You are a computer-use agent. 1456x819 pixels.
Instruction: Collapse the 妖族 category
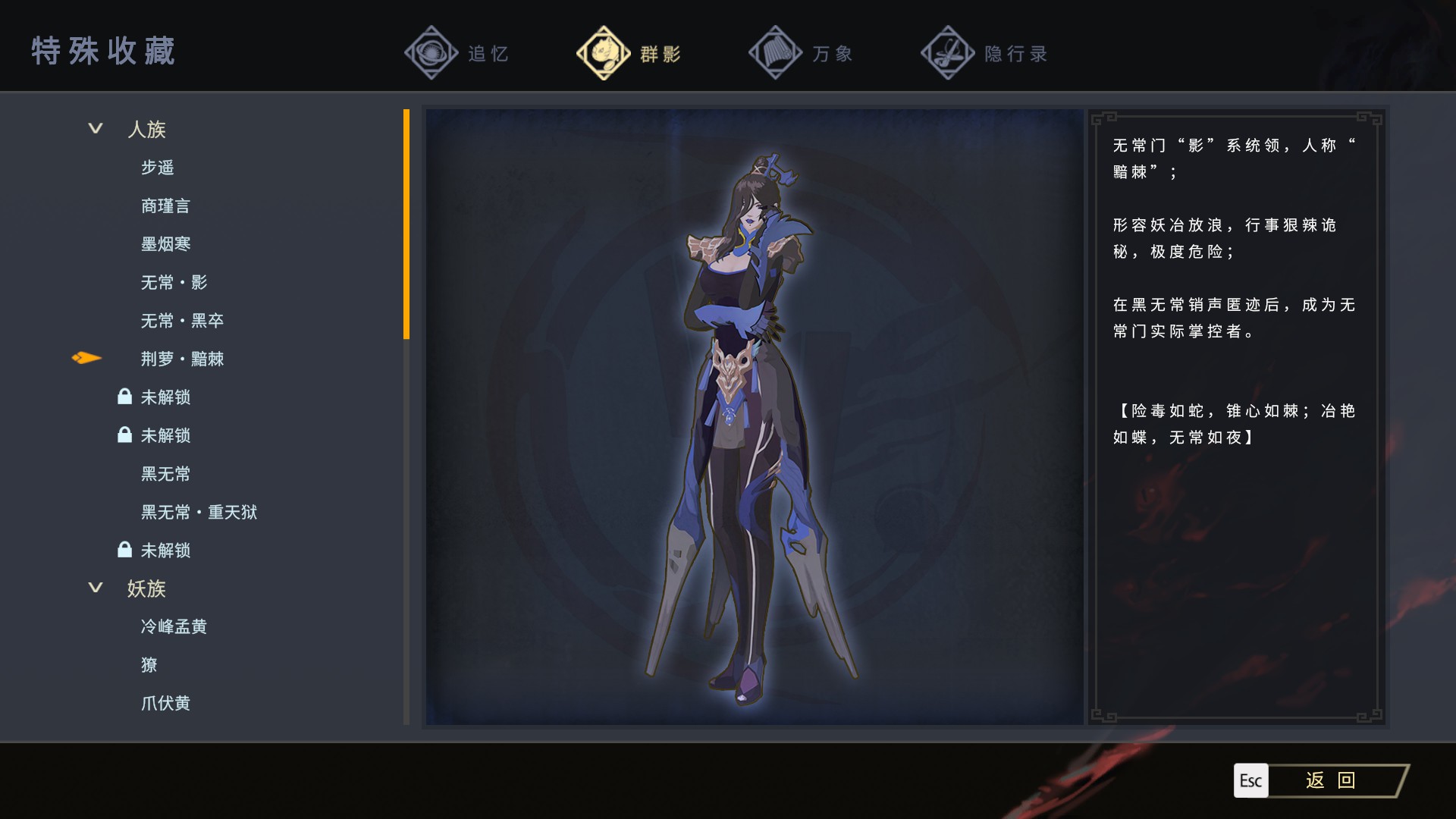[96, 588]
